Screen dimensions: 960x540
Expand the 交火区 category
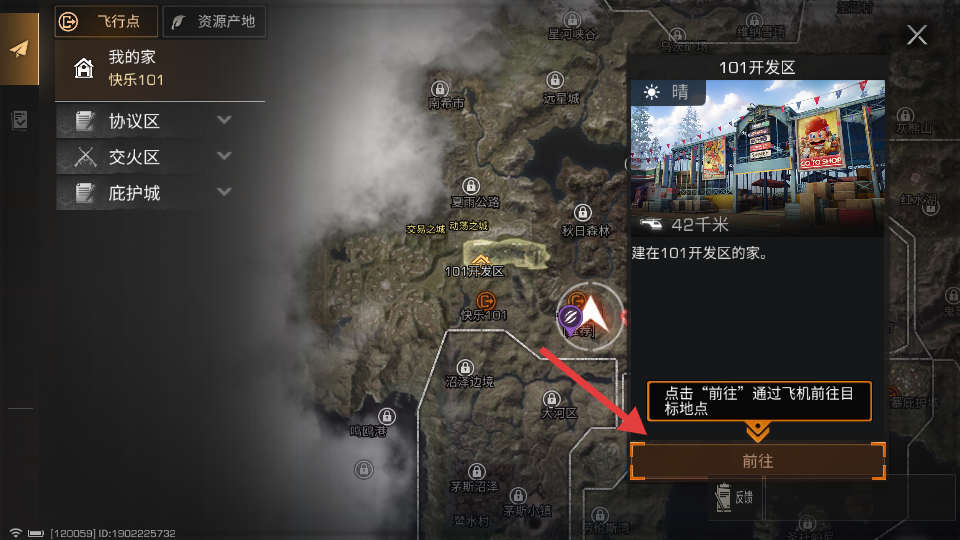pos(160,157)
